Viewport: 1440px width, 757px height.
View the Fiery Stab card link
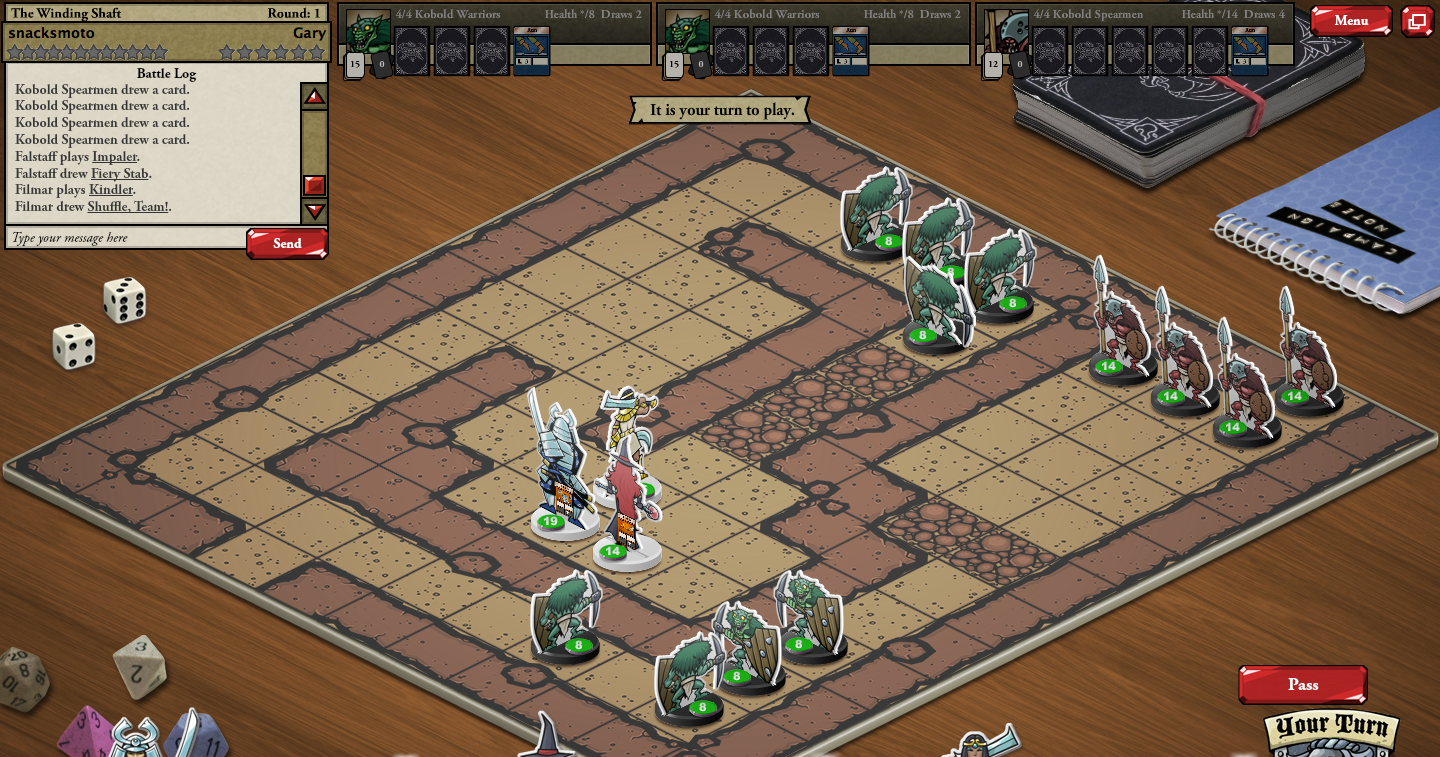coord(119,174)
